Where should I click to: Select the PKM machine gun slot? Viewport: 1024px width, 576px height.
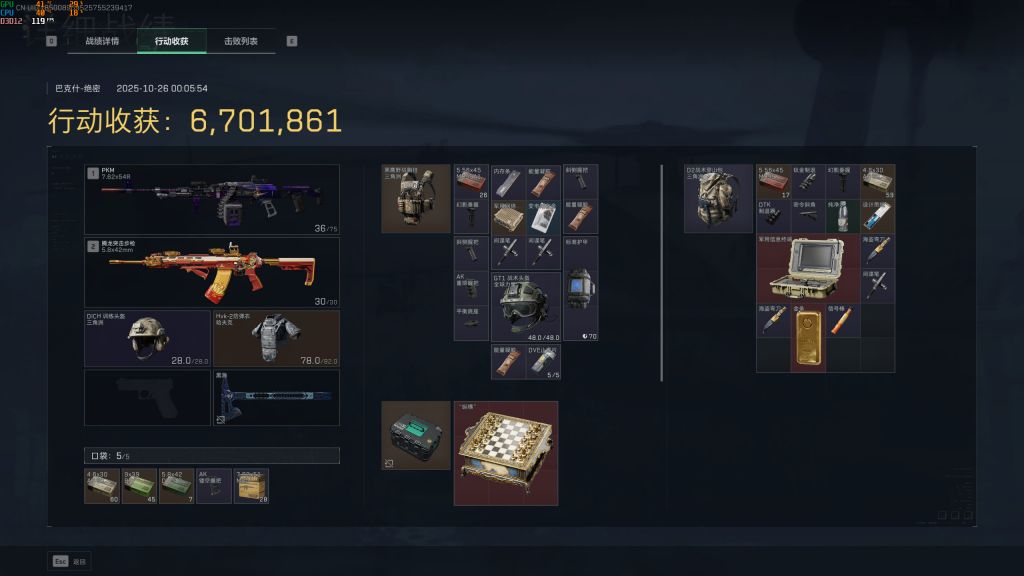click(211, 199)
